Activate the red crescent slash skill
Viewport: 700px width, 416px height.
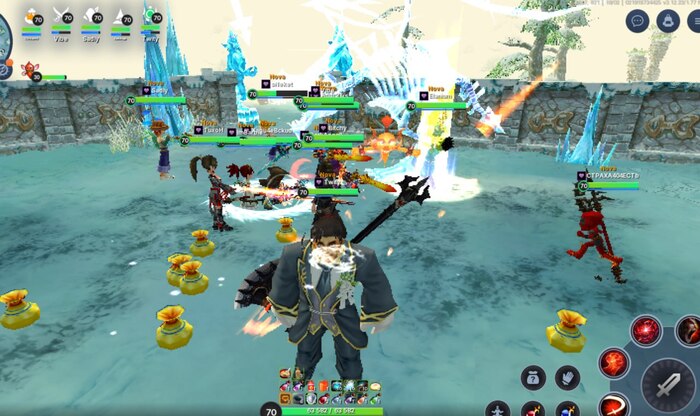pos(615,405)
